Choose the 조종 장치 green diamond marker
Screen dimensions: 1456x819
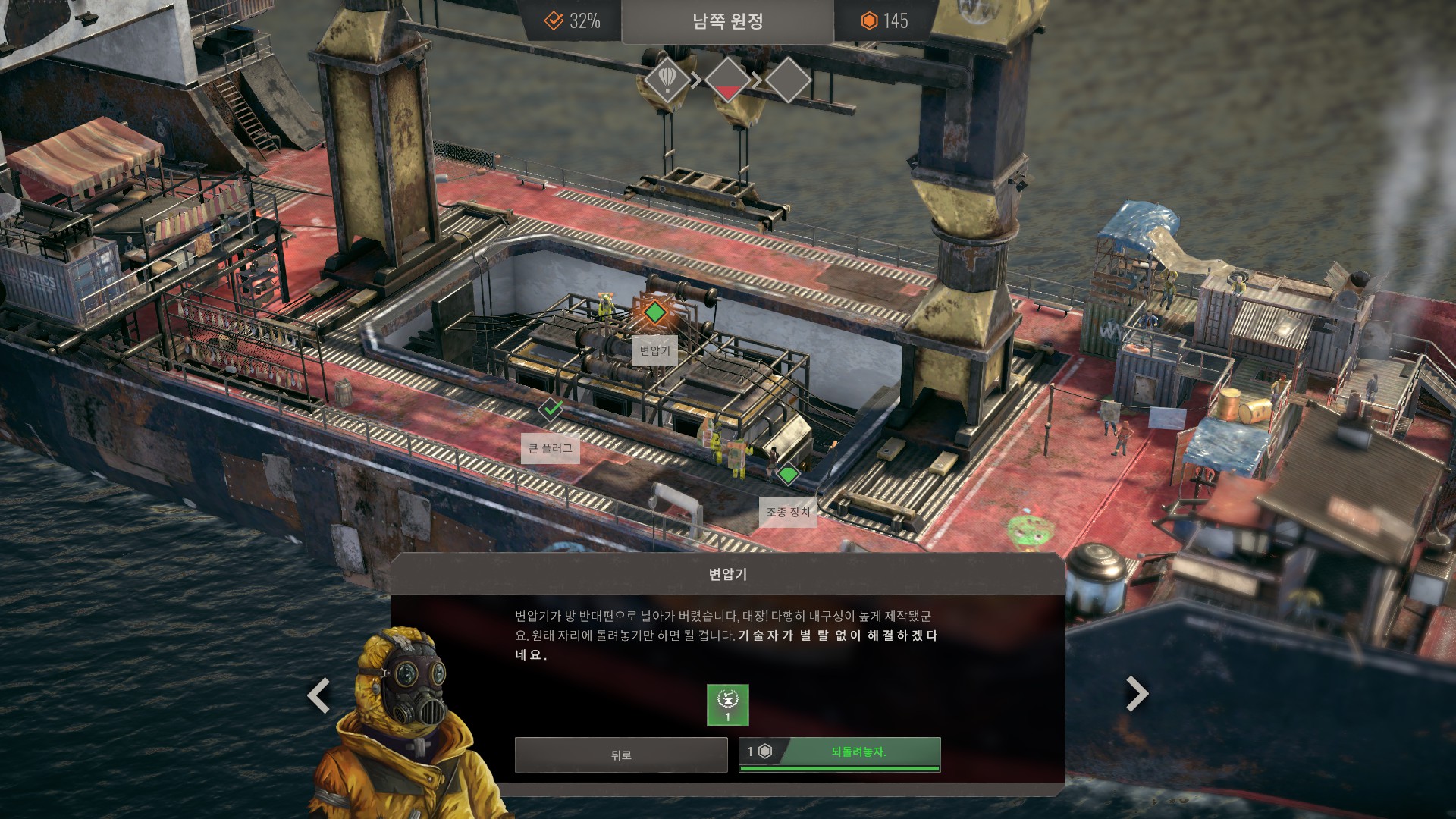tap(788, 475)
